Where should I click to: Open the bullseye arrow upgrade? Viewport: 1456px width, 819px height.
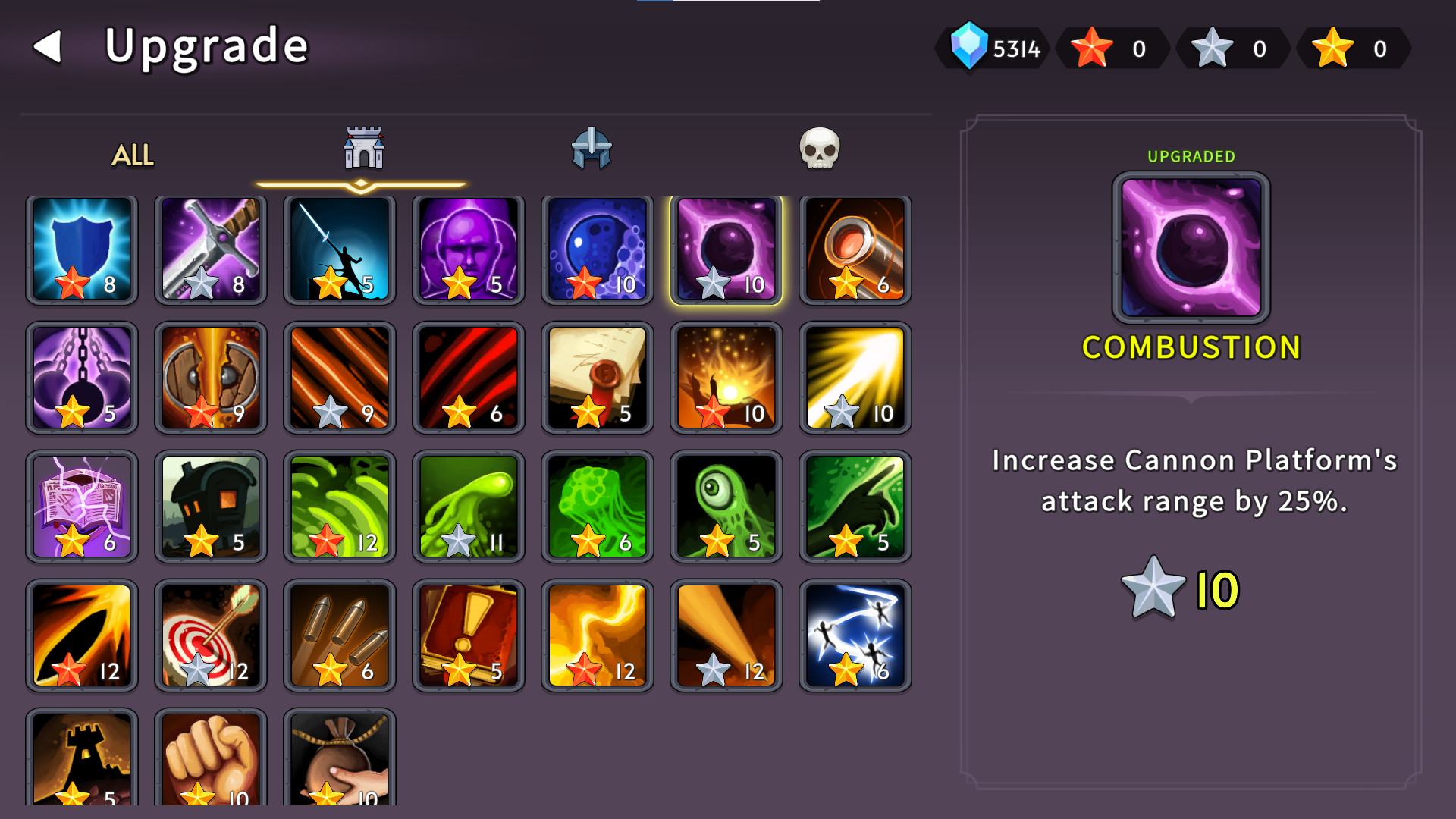pos(209,635)
